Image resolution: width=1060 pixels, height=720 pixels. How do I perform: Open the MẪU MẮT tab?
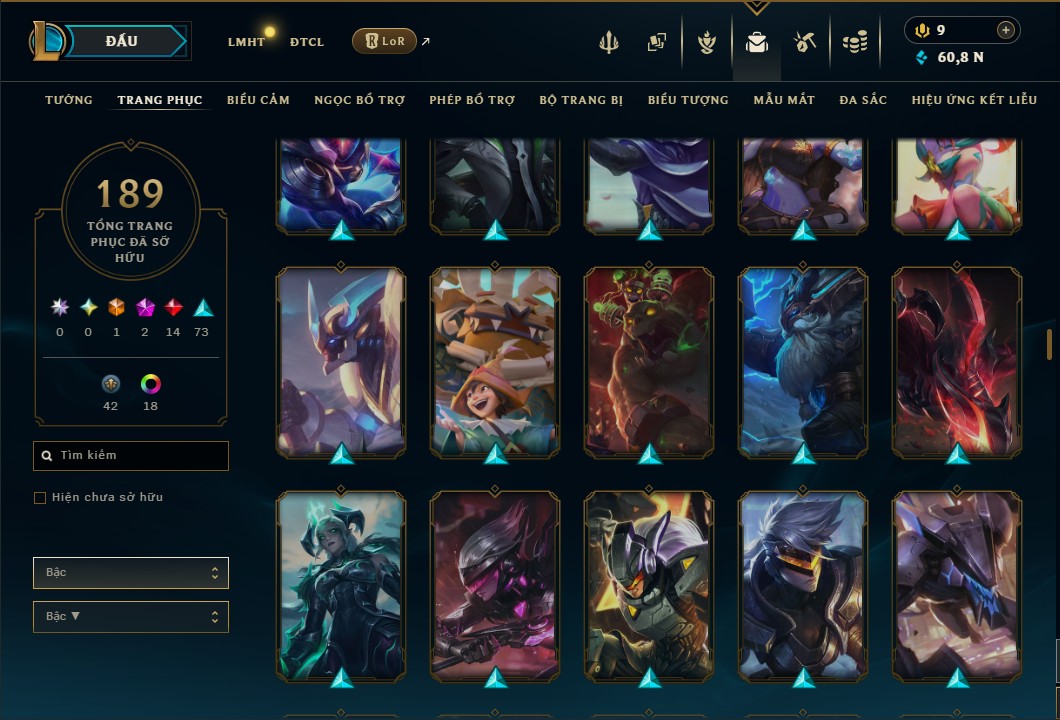(784, 100)
